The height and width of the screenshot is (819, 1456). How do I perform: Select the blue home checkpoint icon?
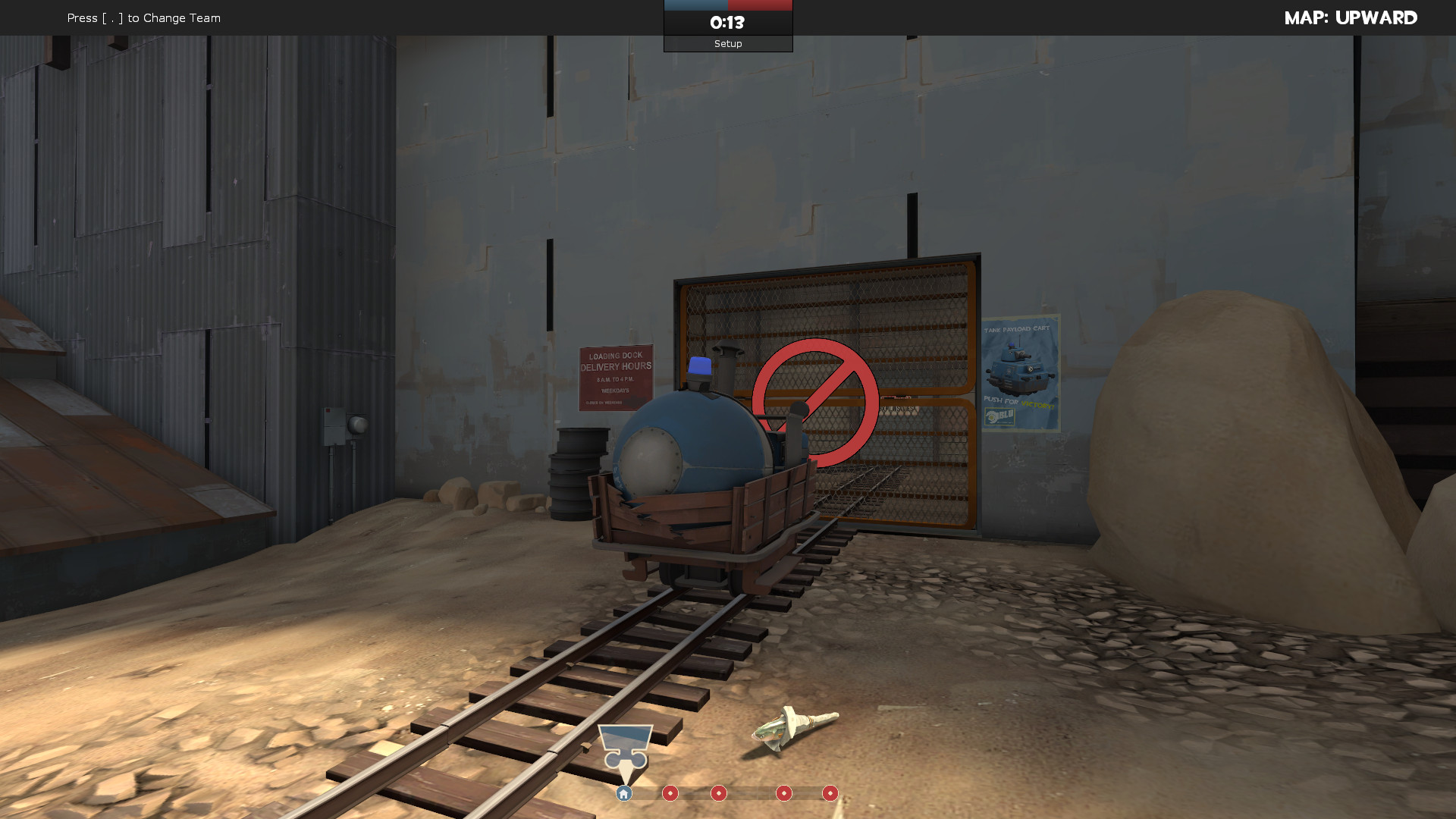coord(623,793)
